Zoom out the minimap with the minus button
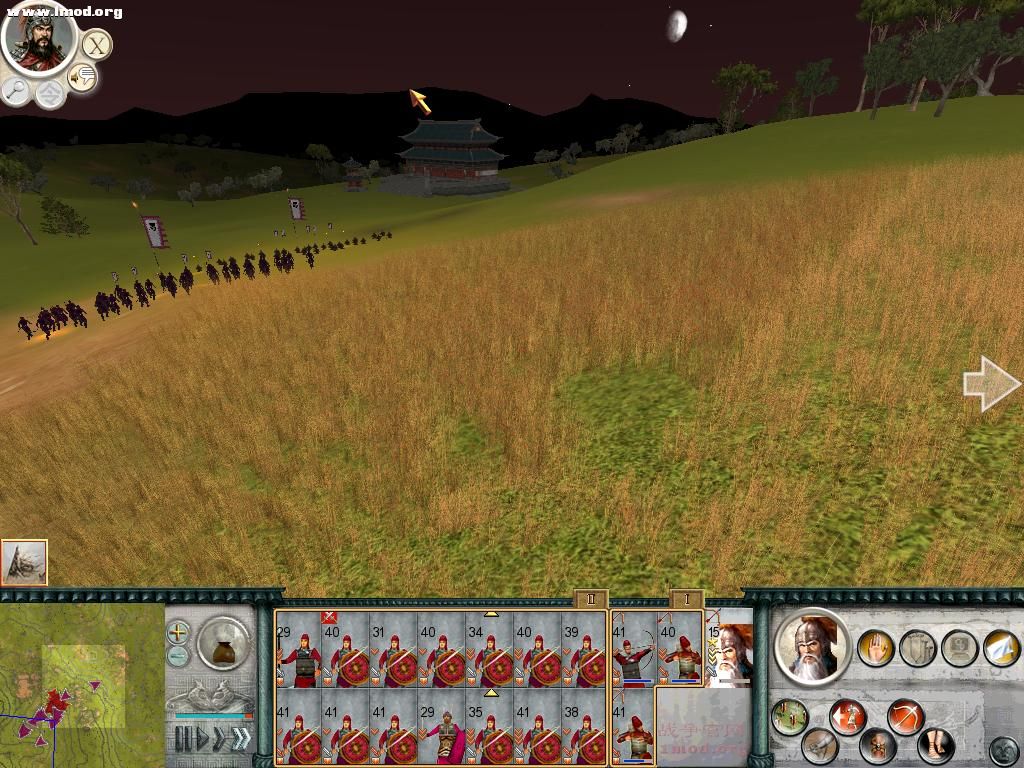The image size is (1024, 768). 177,656
